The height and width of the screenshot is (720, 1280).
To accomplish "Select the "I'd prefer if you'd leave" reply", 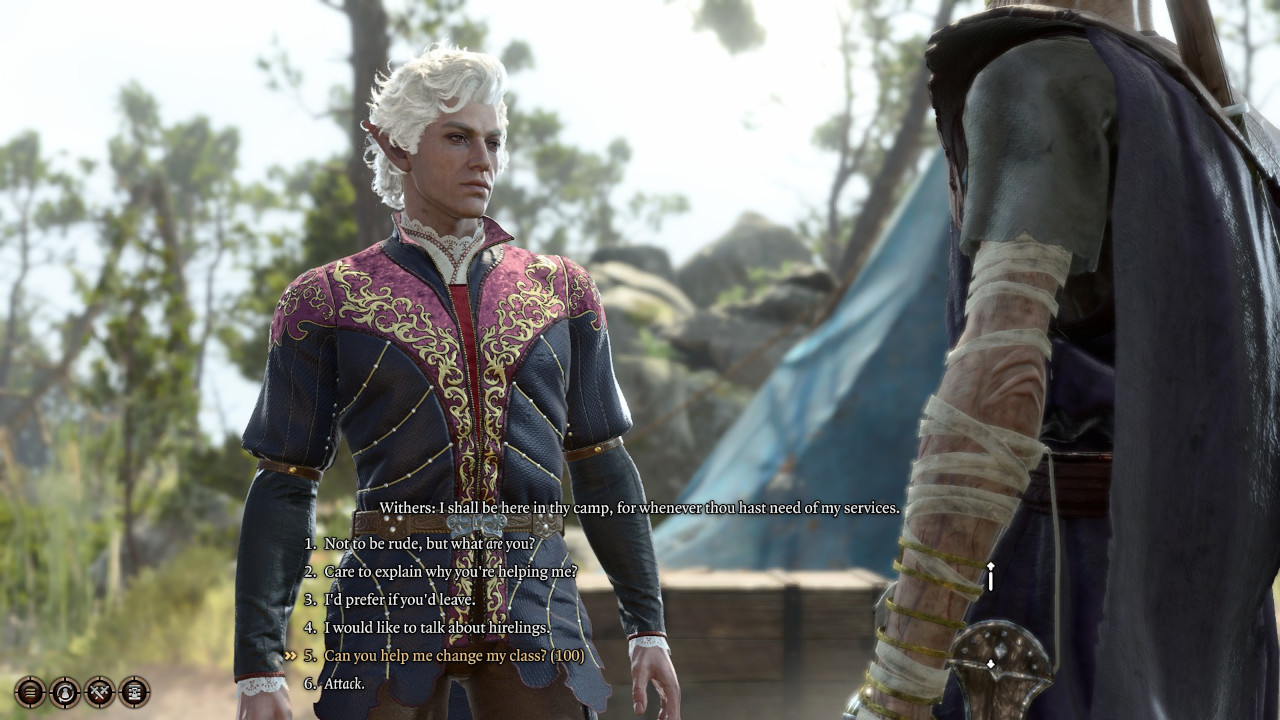I will pyautogui.click(x=399, y=600).
